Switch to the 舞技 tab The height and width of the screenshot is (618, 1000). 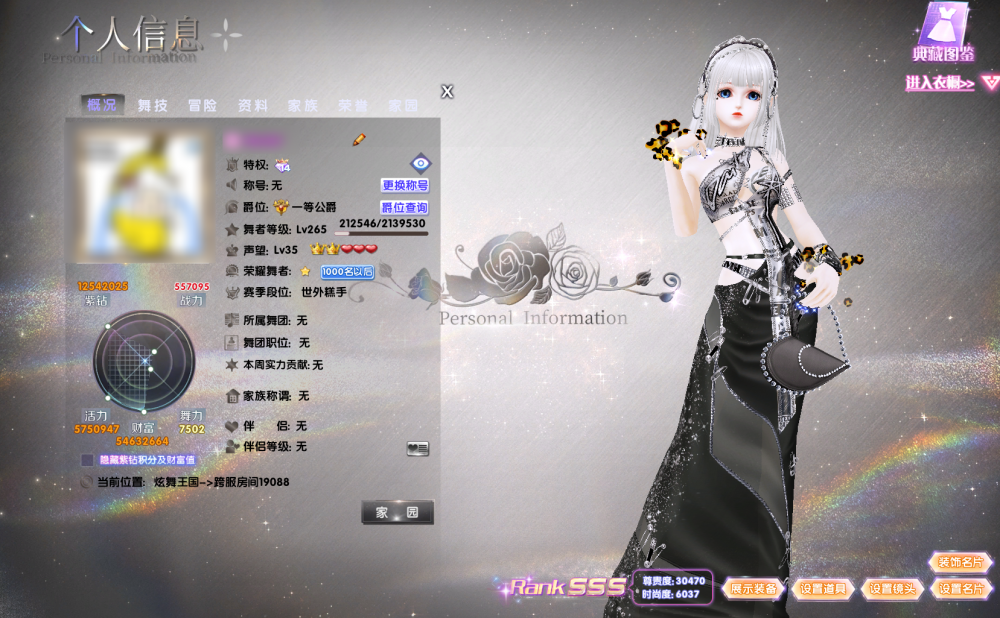(x=153, y=105)
